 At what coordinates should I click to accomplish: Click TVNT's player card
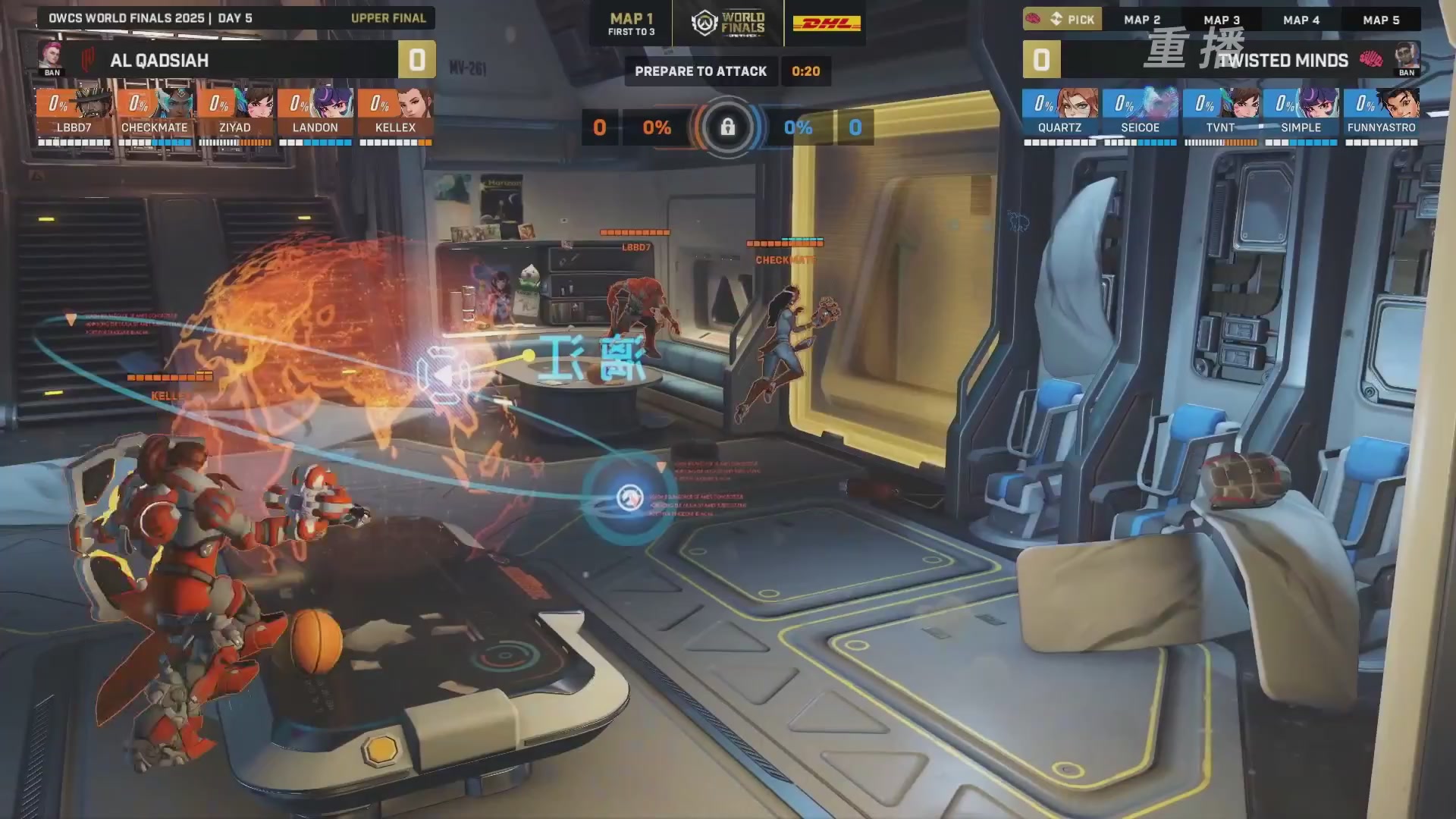tap(1220, 116)
